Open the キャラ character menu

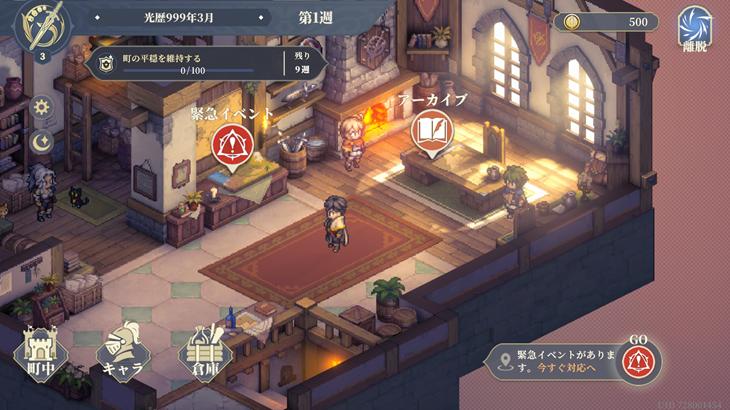[x=122, y=350]
